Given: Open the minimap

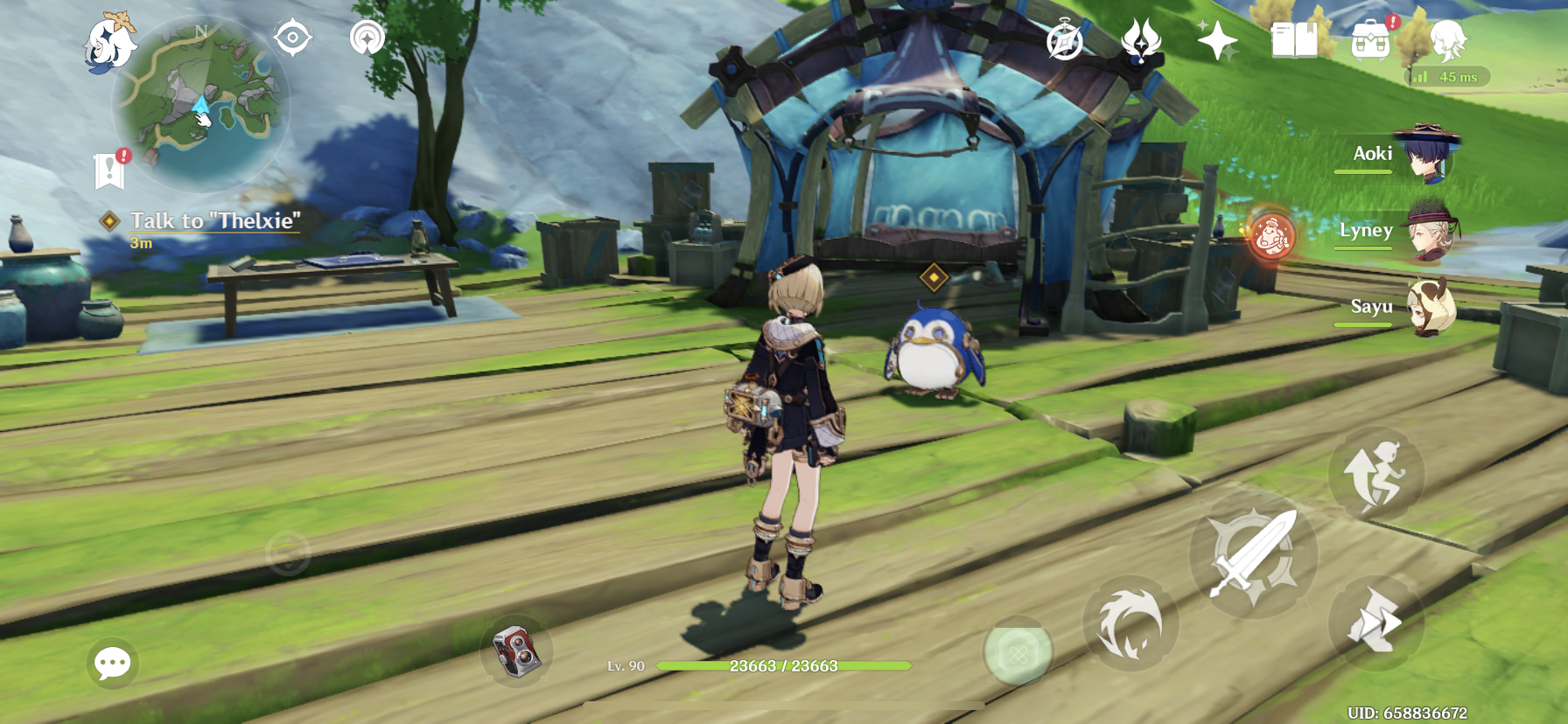Looking at the screenshot, I should 201,103.
